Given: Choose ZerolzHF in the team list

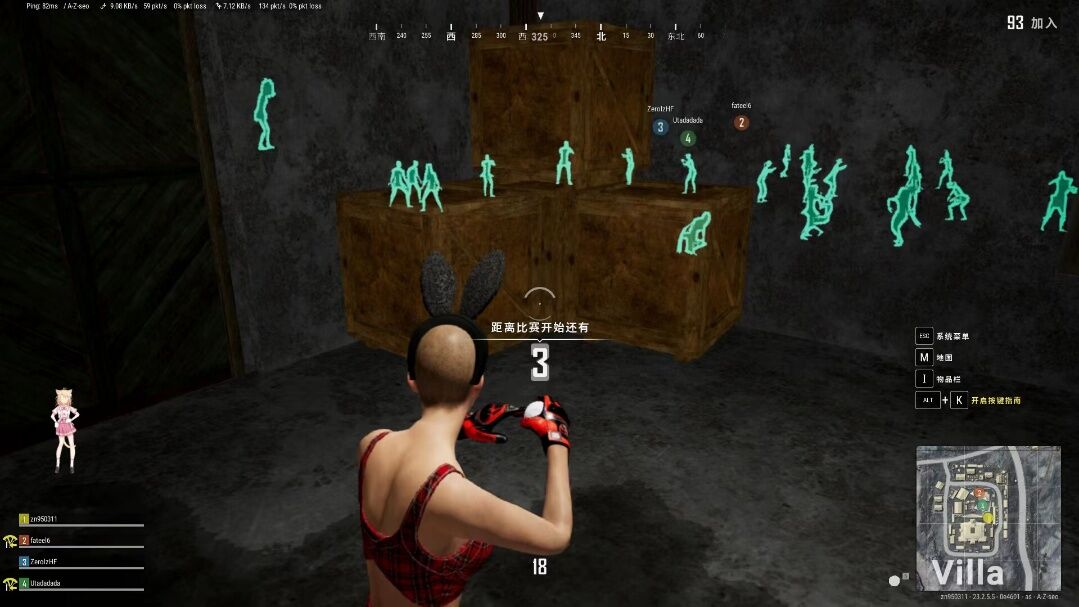Looking at the screenshot, I should [45, 562].
